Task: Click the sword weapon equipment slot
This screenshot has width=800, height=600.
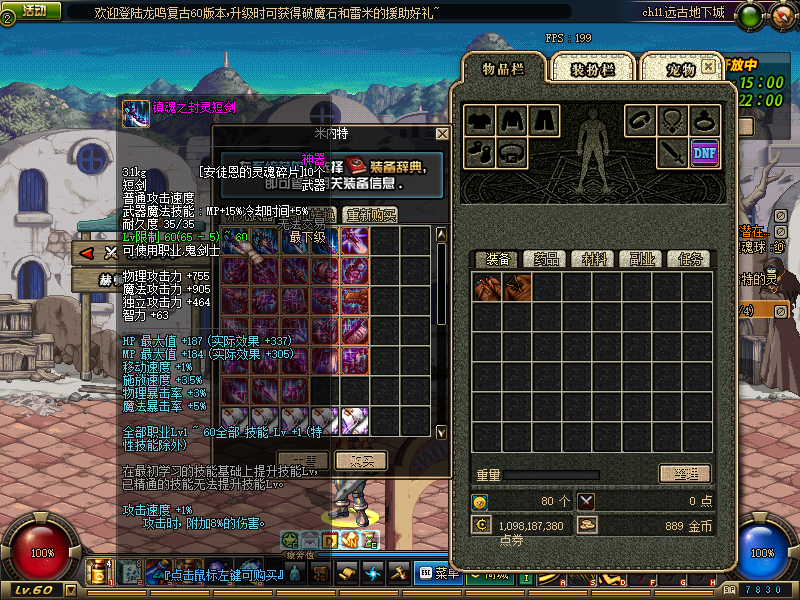Action: pyautogui.click(x=672, y=152)
